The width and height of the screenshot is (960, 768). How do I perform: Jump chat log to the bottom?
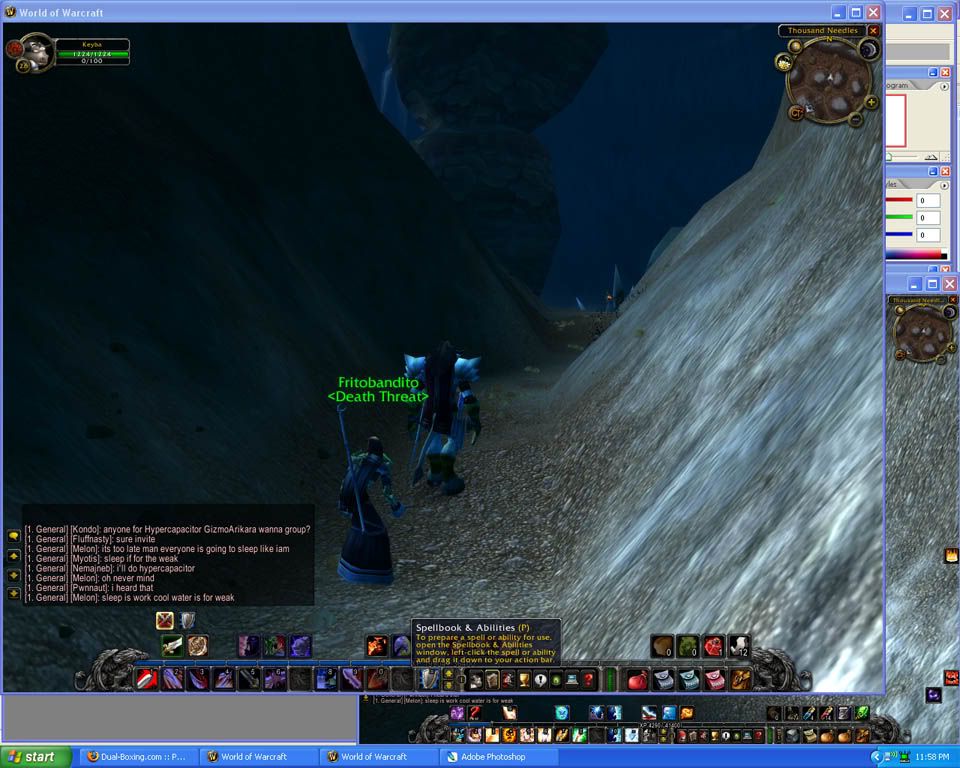14,593
